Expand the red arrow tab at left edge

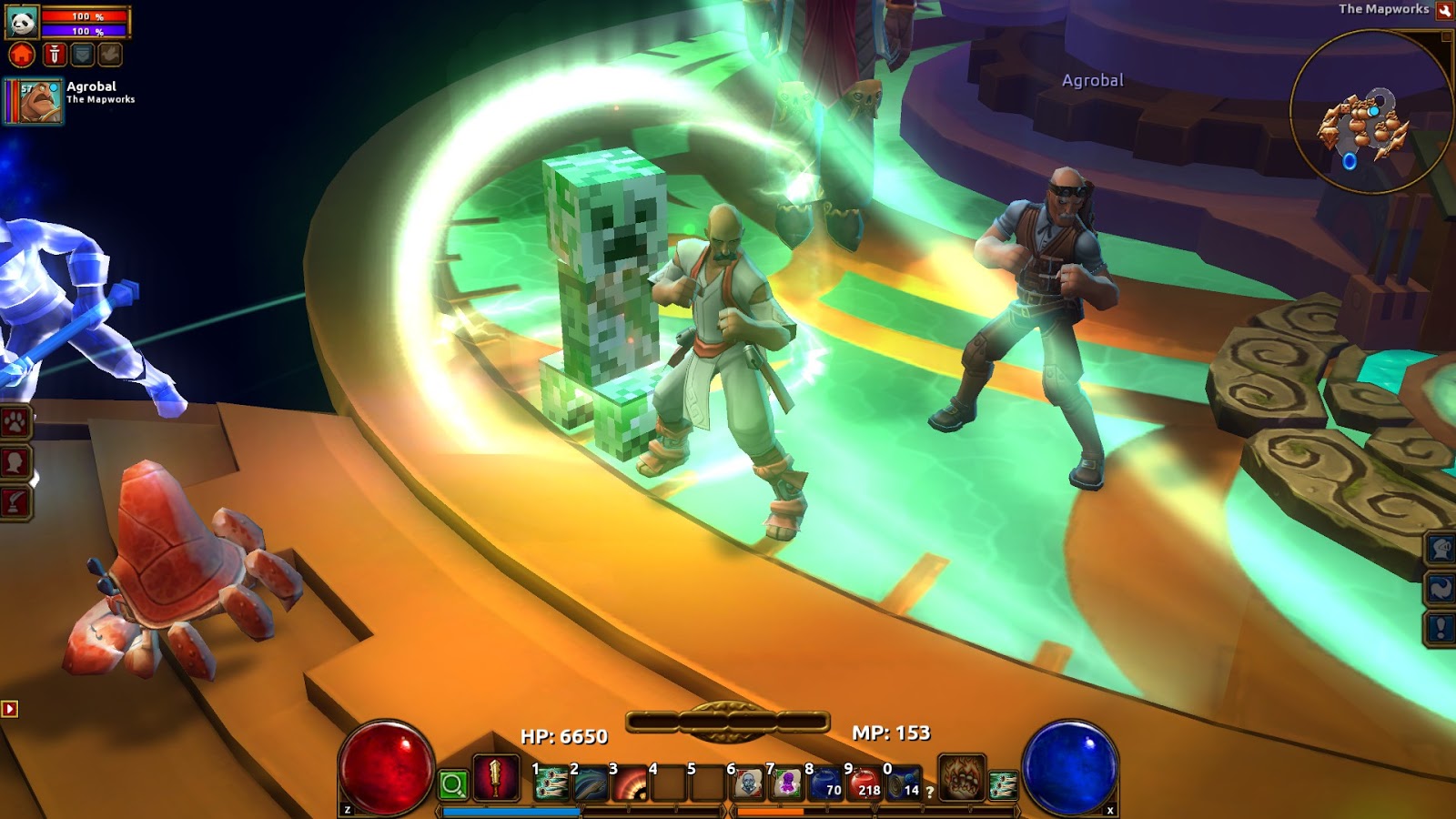(x=10, y=709)
